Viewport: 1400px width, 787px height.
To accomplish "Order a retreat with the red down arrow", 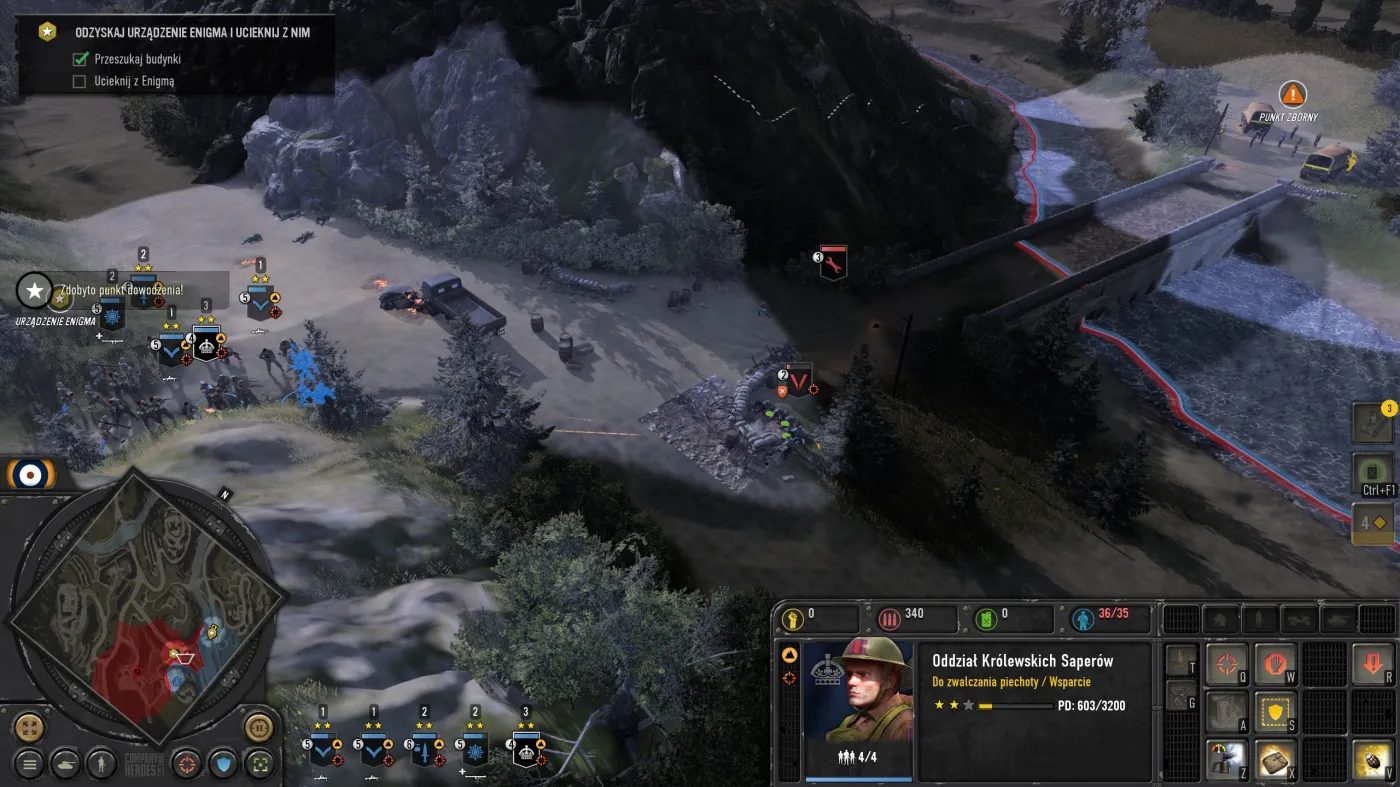I will (1373, 664).
